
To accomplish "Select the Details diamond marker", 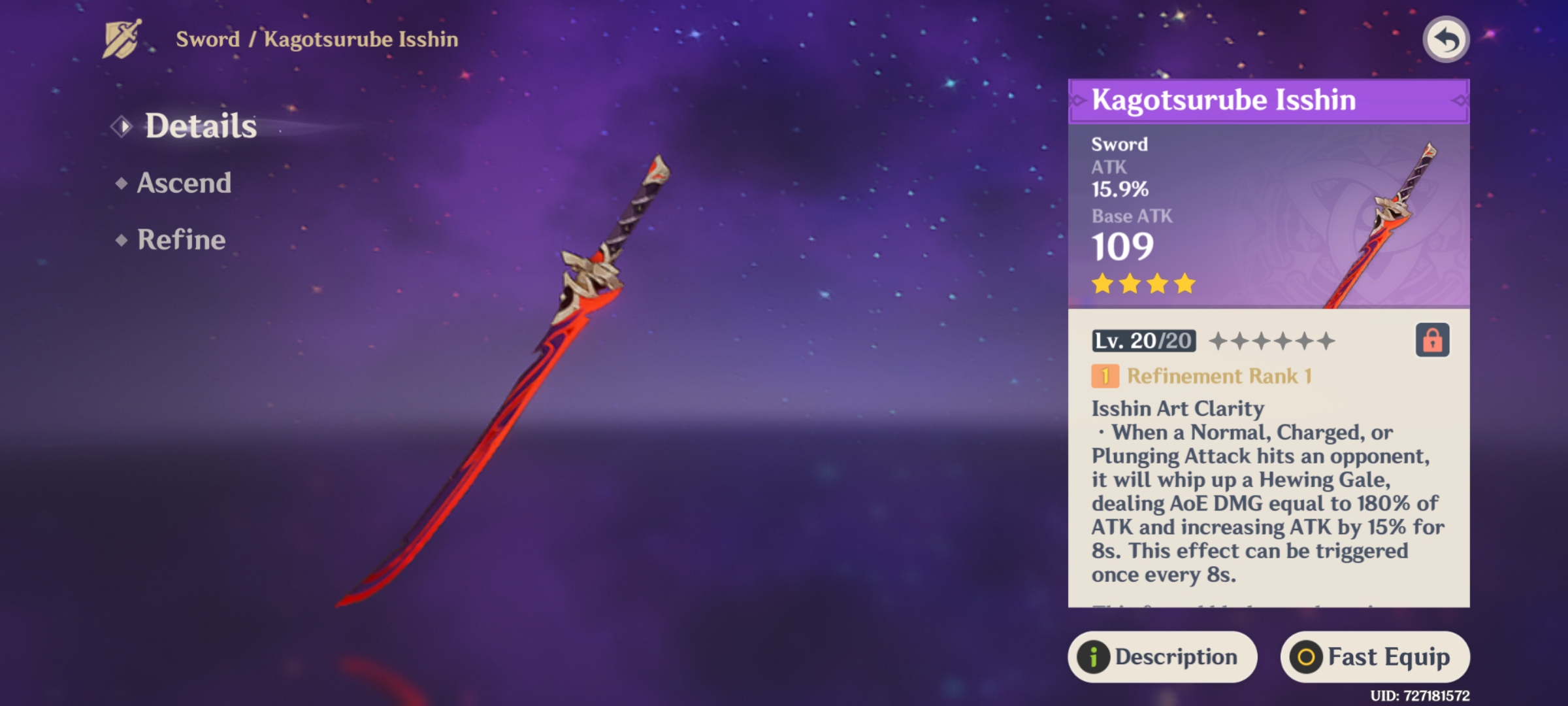I will (122, 125).
